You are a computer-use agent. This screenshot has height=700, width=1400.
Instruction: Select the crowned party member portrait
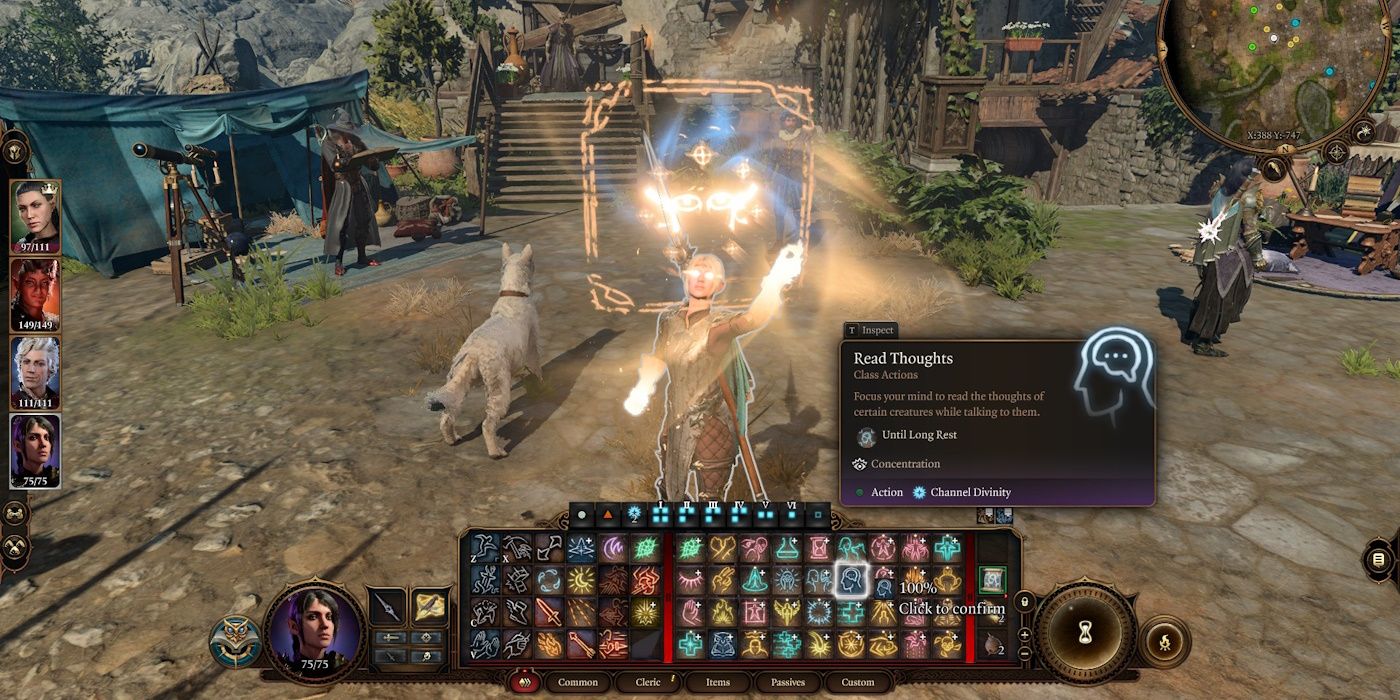click(35, 216)
